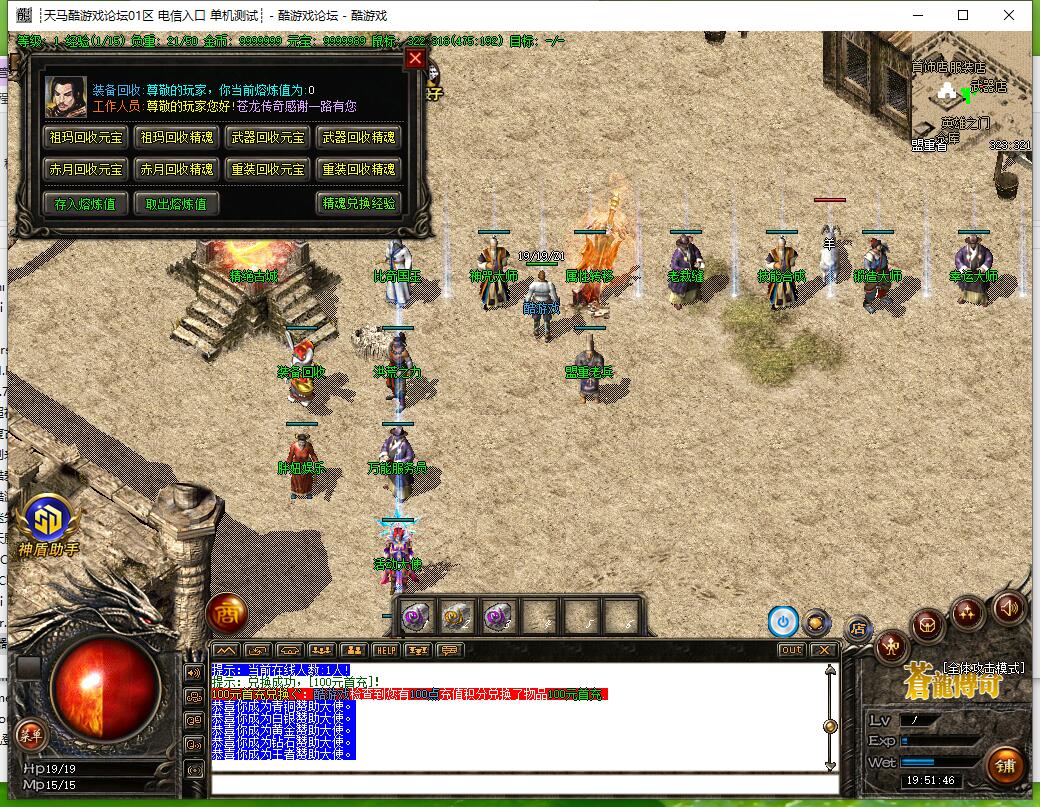Deposit smelting value with 存入熔炼值
Screen dimensions: 1040x807
click(85, 204)
